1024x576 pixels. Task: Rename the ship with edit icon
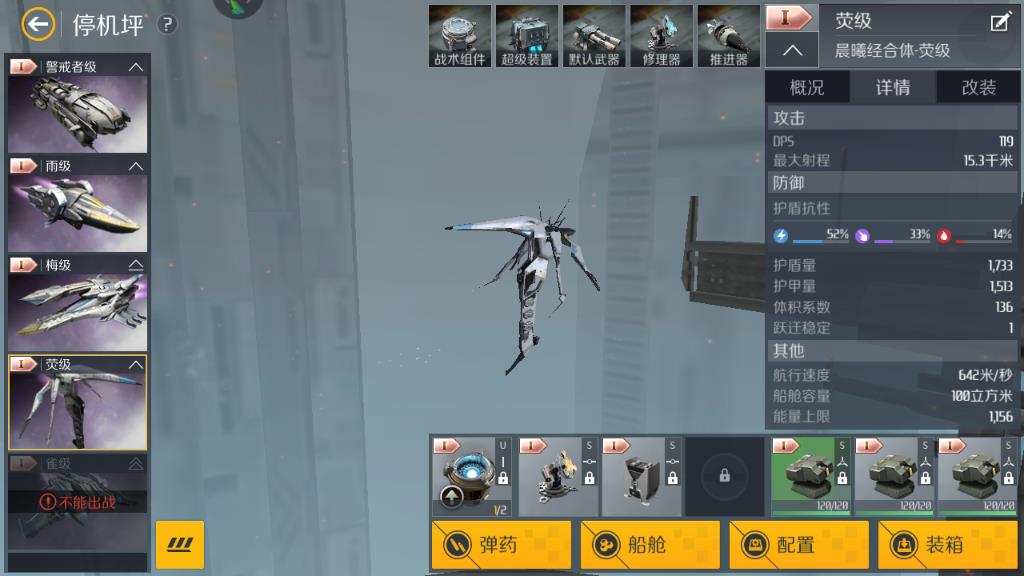[x=999, y=23]
